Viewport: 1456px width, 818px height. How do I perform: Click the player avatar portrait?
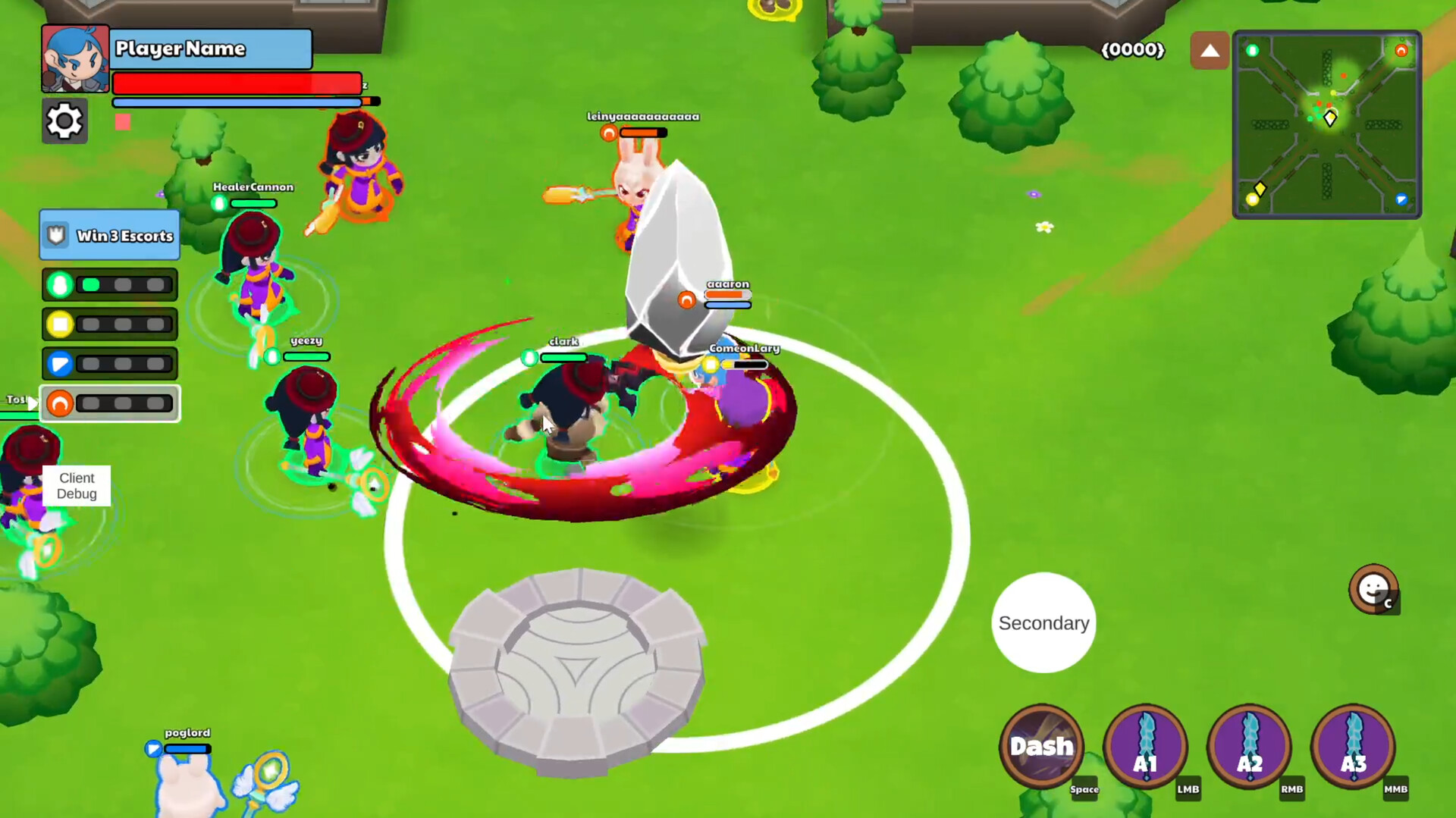74,58
